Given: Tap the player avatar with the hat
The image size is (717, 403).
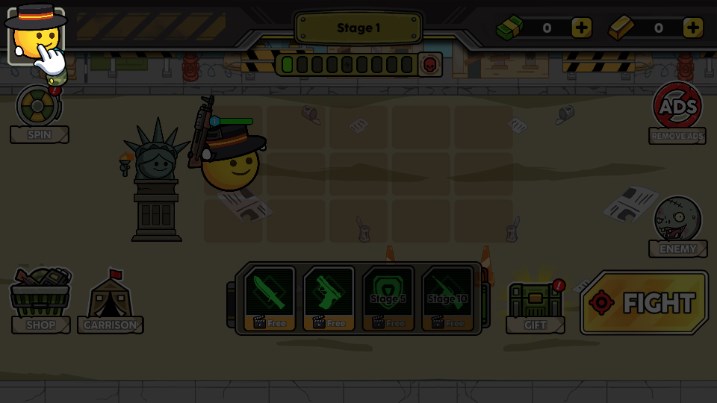Looking at the screenshot, I should coord(34,34).
